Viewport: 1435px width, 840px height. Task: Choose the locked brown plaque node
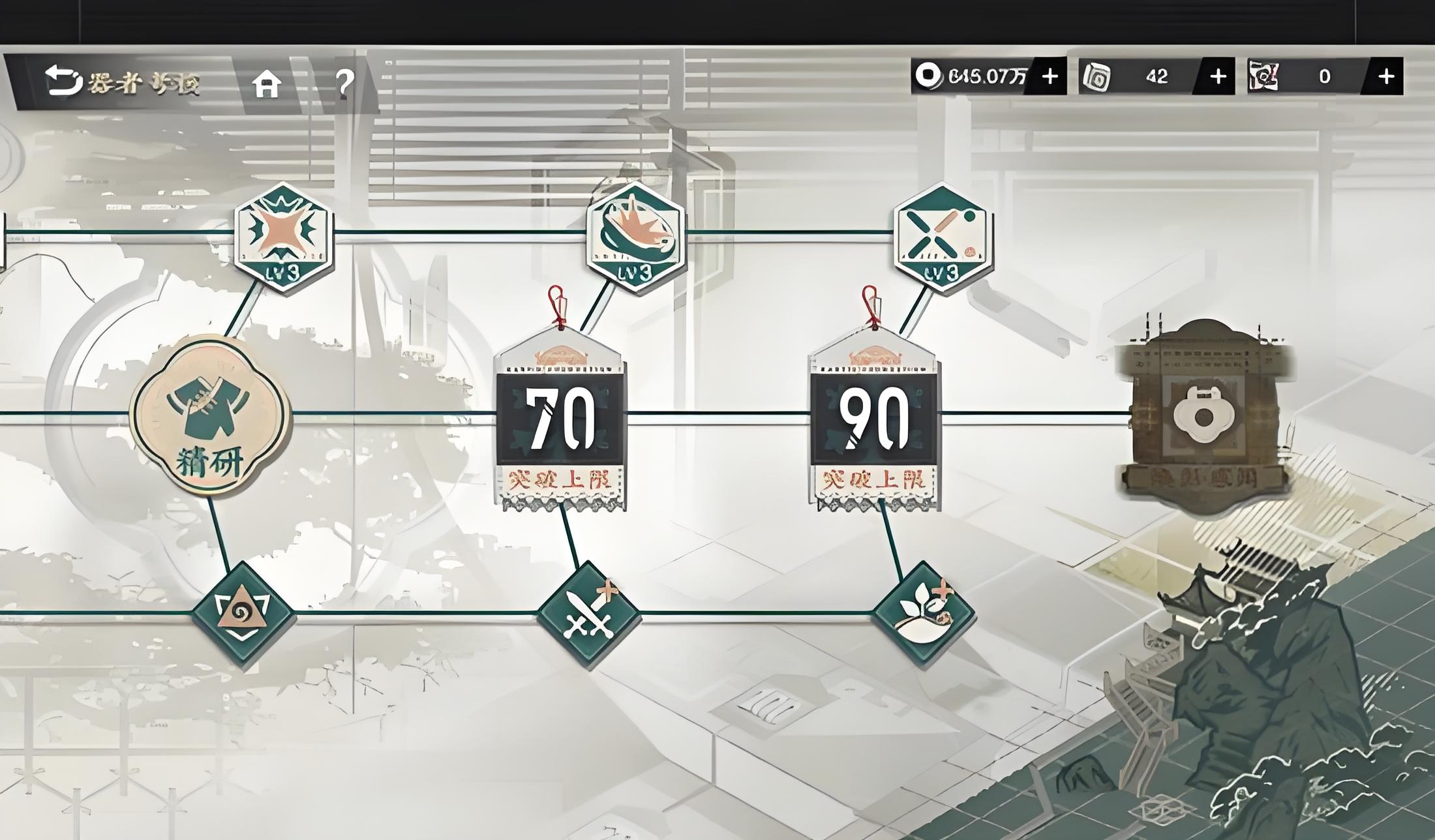click(1205, 415)
